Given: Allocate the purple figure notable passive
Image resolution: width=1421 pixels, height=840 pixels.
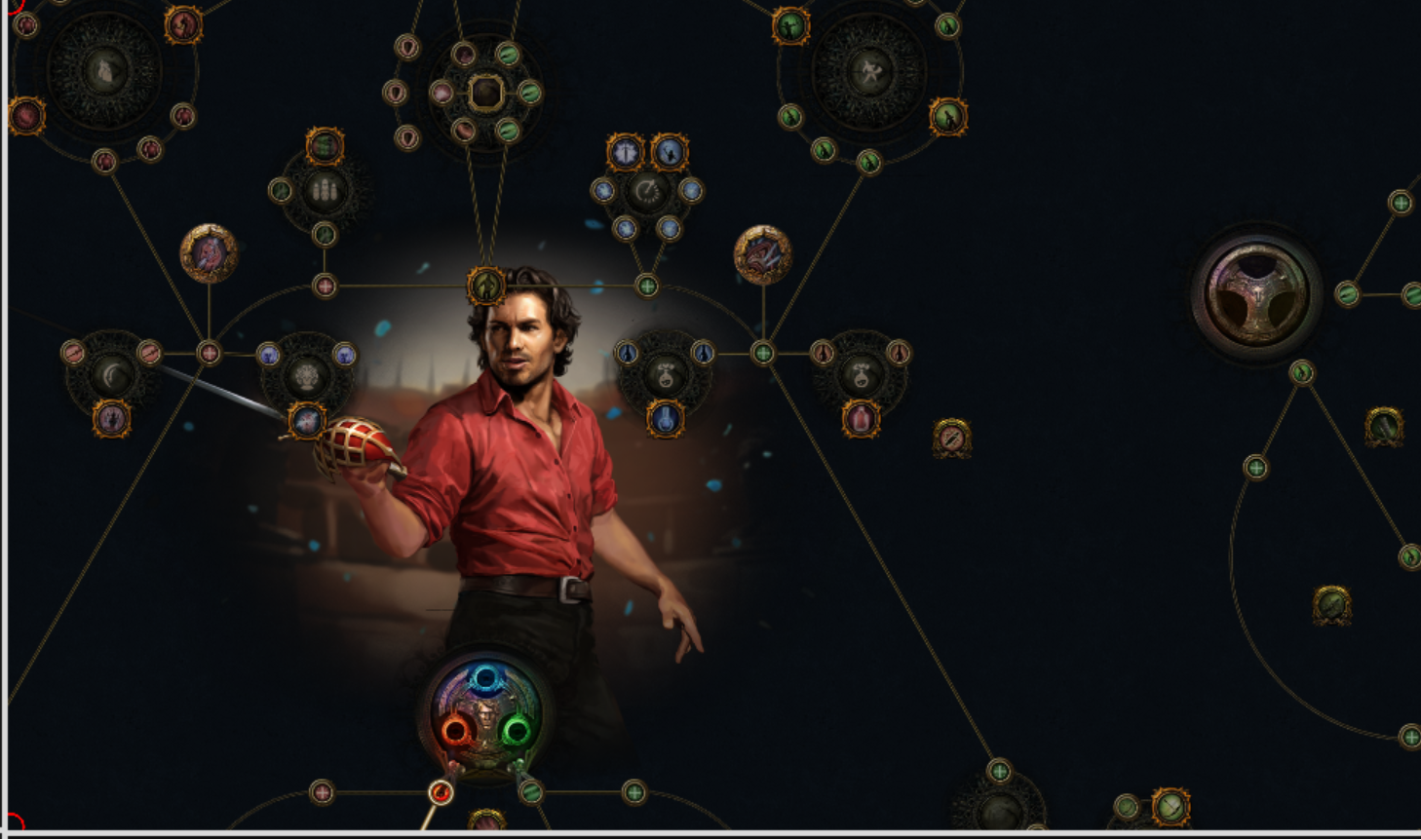Looking at the screenshot, I should pos(112,419).
